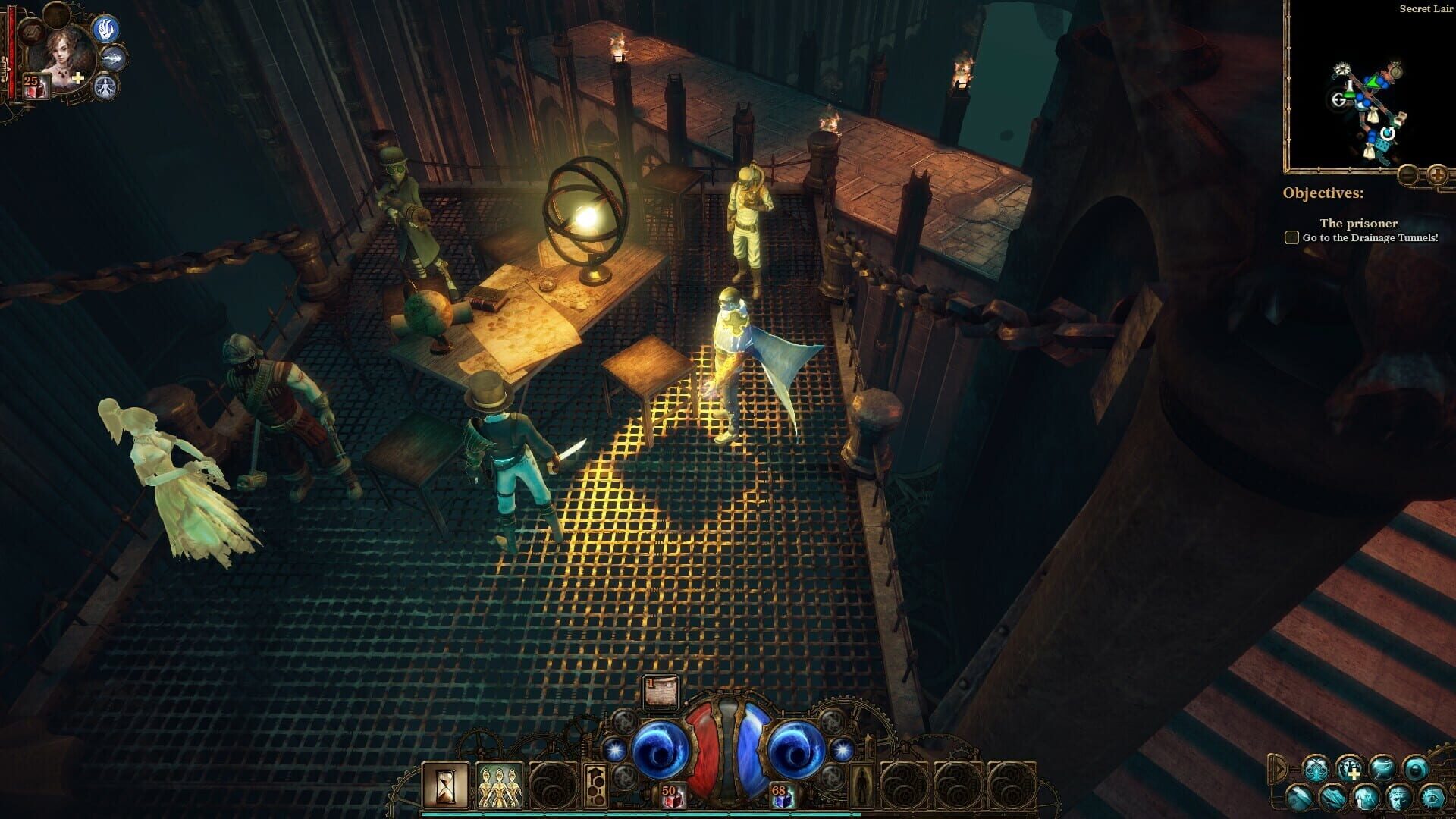
Task: Open the quest scroll above the health orb
Action: pos(661,691)
